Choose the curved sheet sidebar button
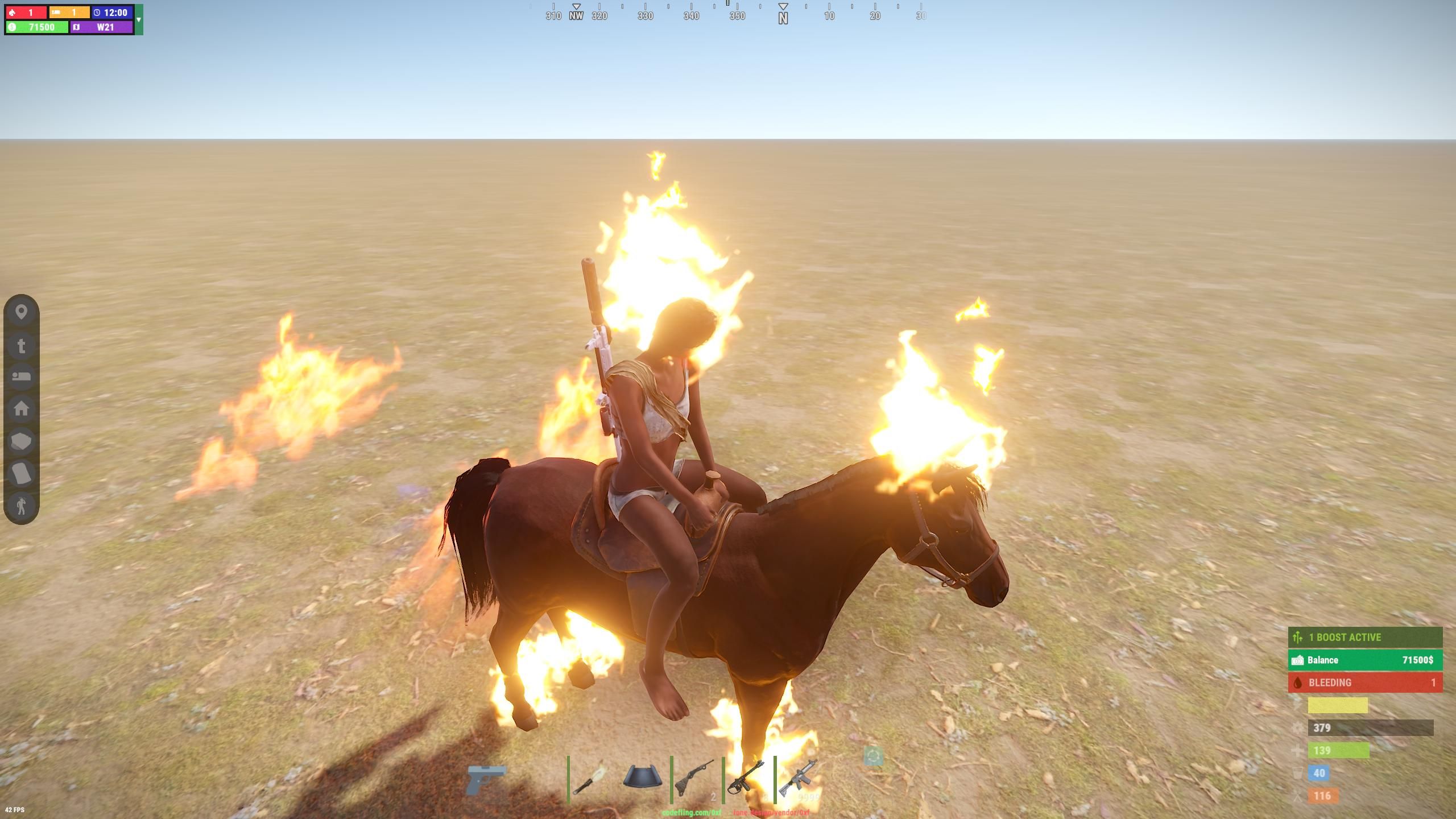 (22, 473)
